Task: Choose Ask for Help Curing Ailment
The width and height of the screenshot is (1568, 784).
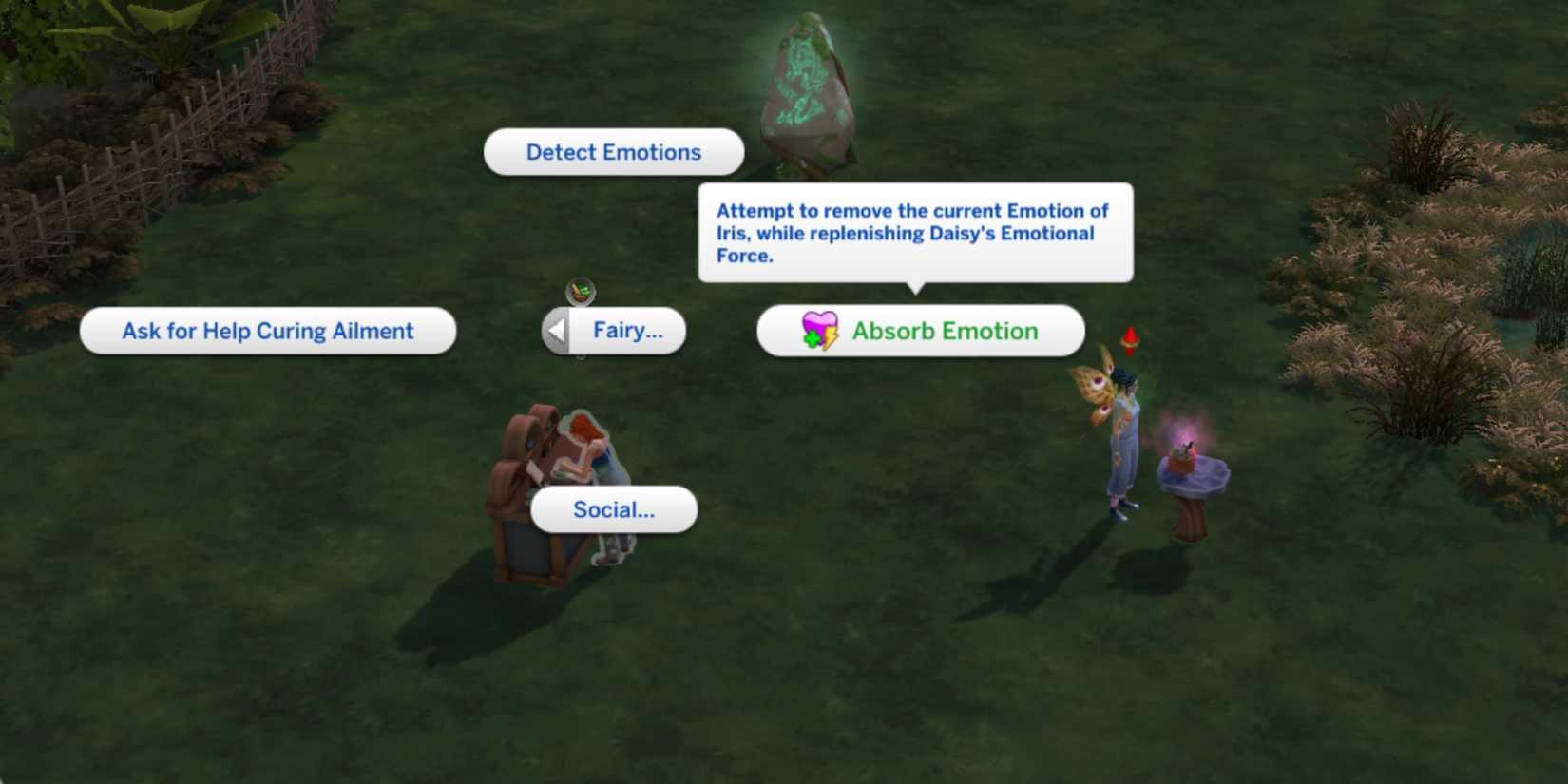Action: click(x=267, y=331)
